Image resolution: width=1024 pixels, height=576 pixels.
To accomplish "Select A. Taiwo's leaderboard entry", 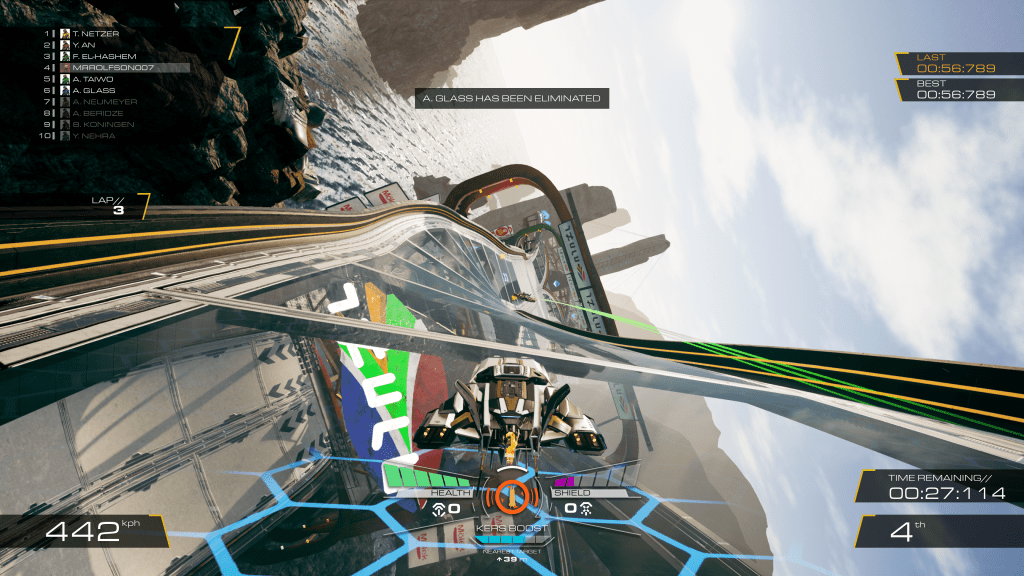I will click(x=89, y=79).
